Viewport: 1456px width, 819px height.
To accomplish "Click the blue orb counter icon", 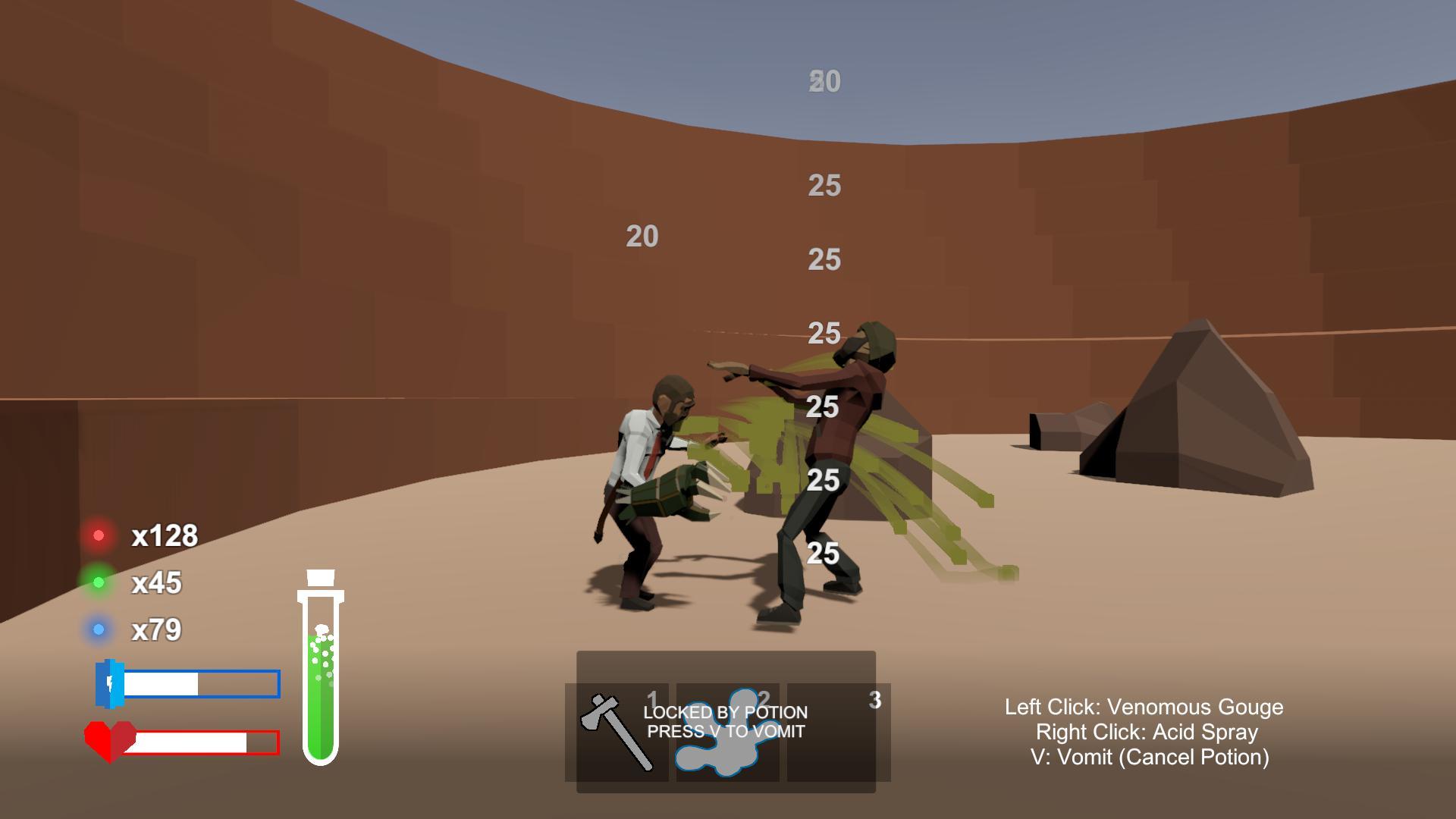I will tap(99, 629).
